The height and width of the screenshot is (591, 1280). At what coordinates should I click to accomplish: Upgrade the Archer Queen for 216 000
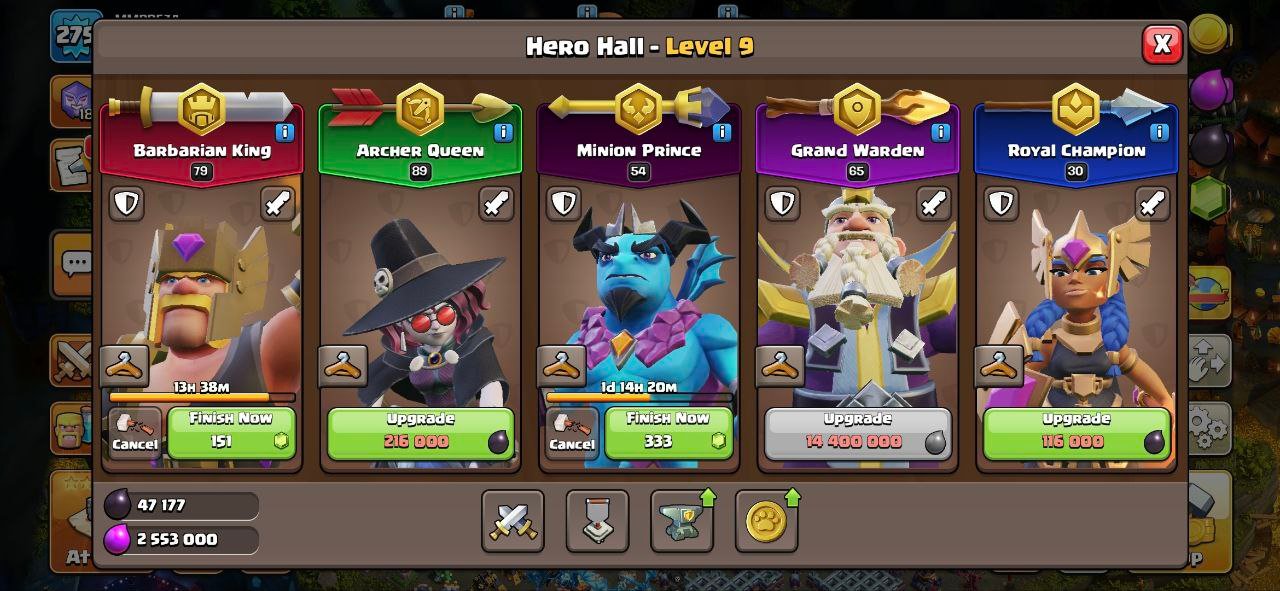[420, 432]
